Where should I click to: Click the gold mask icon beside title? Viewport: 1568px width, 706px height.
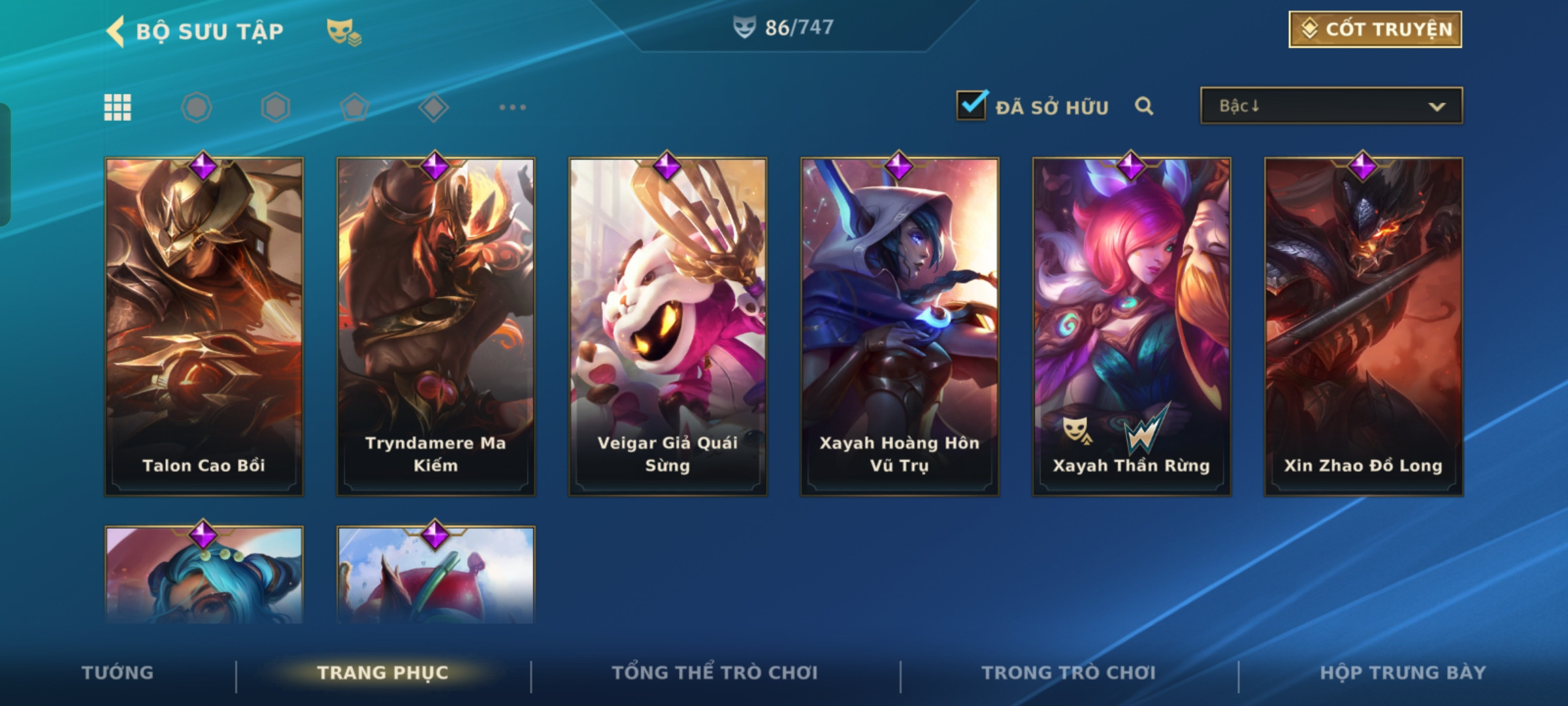coord(344,31)
